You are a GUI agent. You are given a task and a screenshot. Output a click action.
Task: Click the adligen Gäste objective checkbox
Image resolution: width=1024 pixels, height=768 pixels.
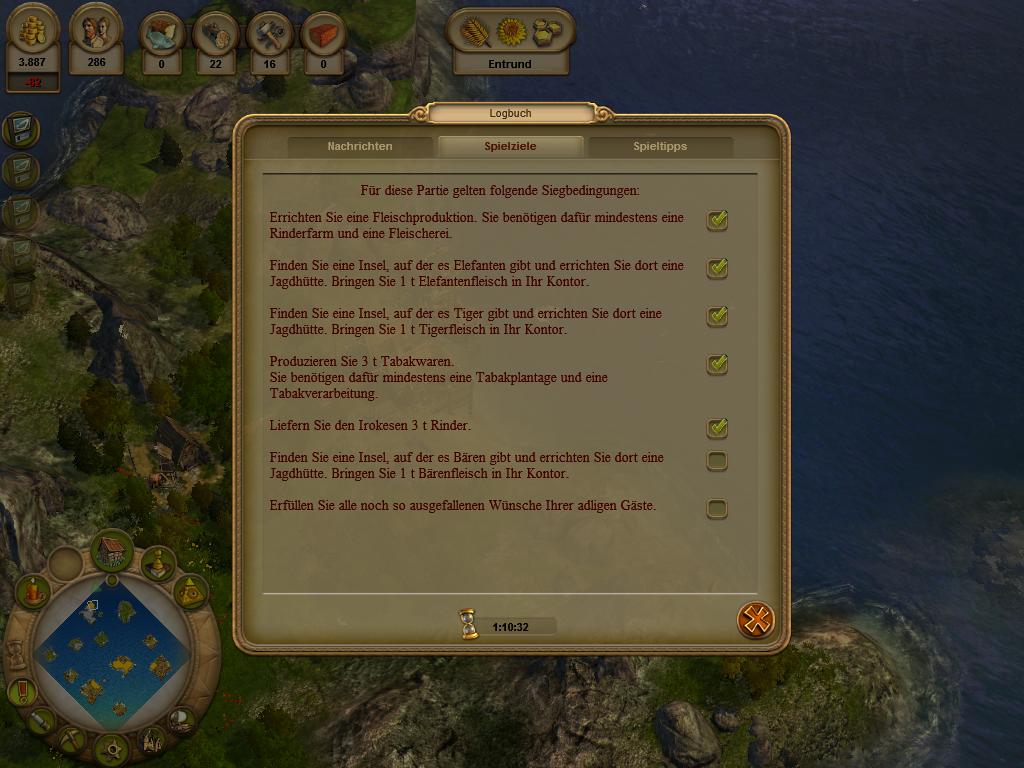click(x=717, y=509)
